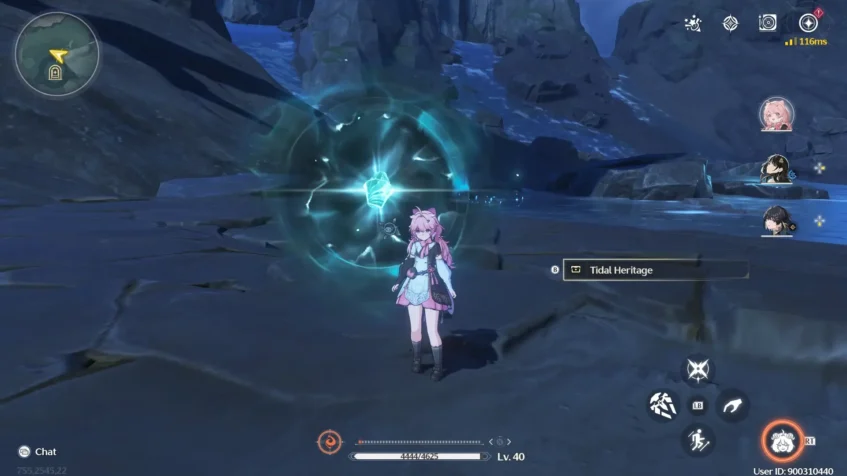Screen dimensions: 847x476
Task: Use the grapple hook hand utility
Action: coord(732,405)
